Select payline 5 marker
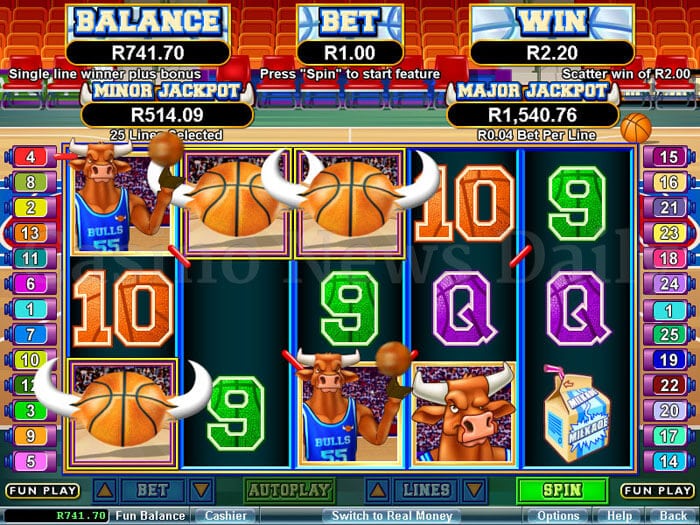The image size is (700, 525). click(30, 462)
